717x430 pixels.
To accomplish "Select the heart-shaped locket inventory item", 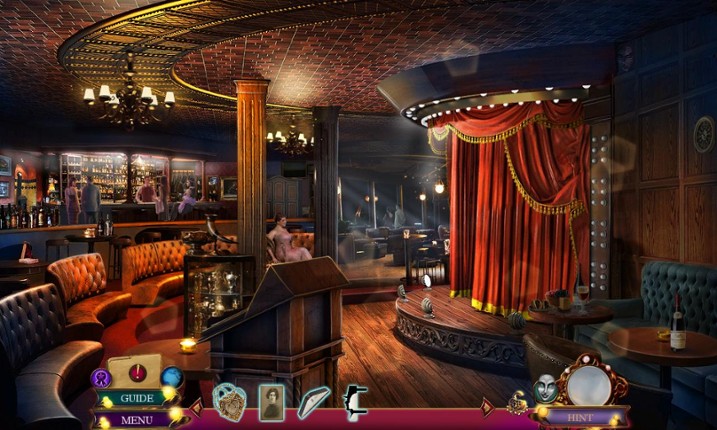I will coord(229,401).
